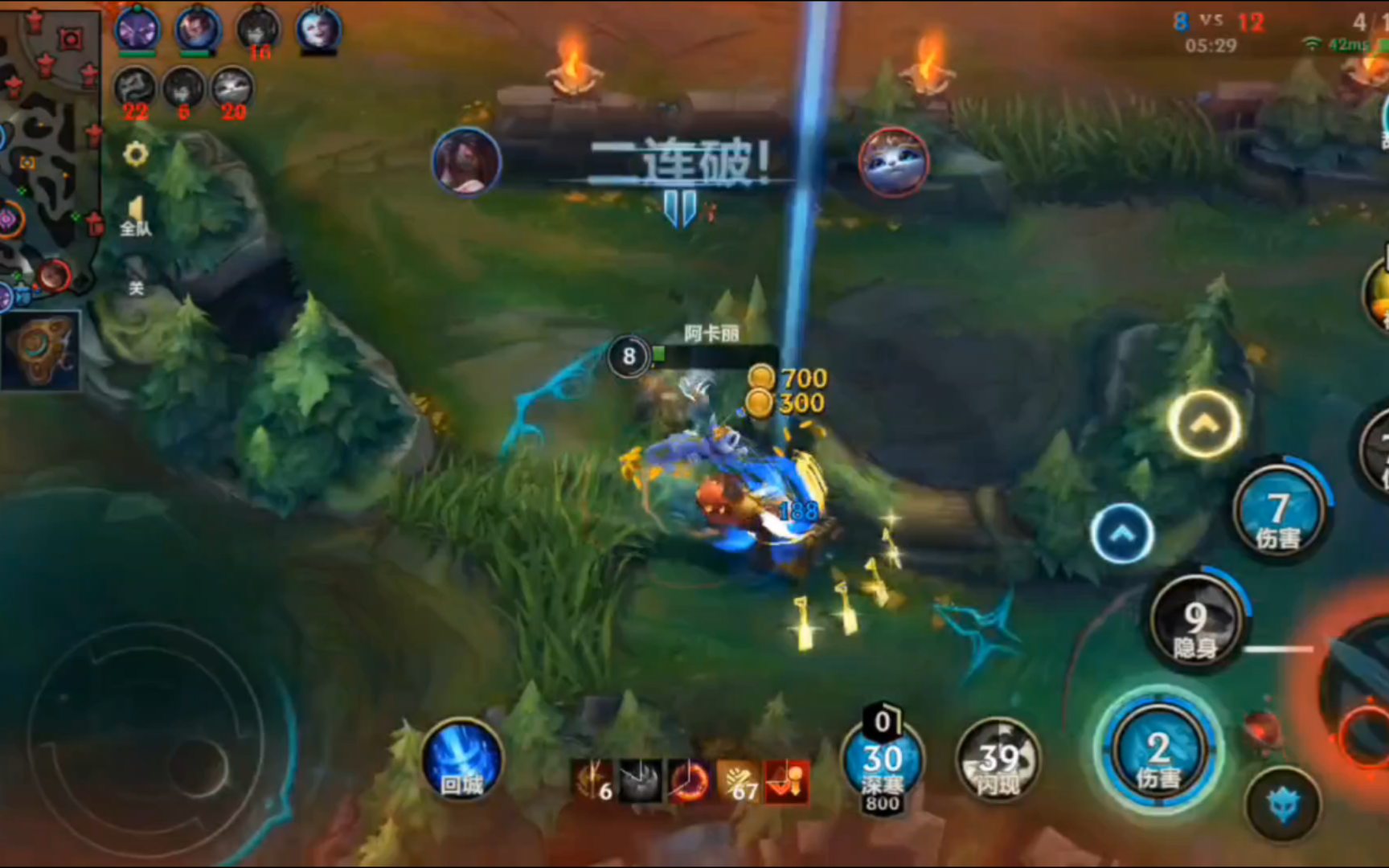Select the item slot showing 67
This screenshot has width=1389, height=868.
738,781
